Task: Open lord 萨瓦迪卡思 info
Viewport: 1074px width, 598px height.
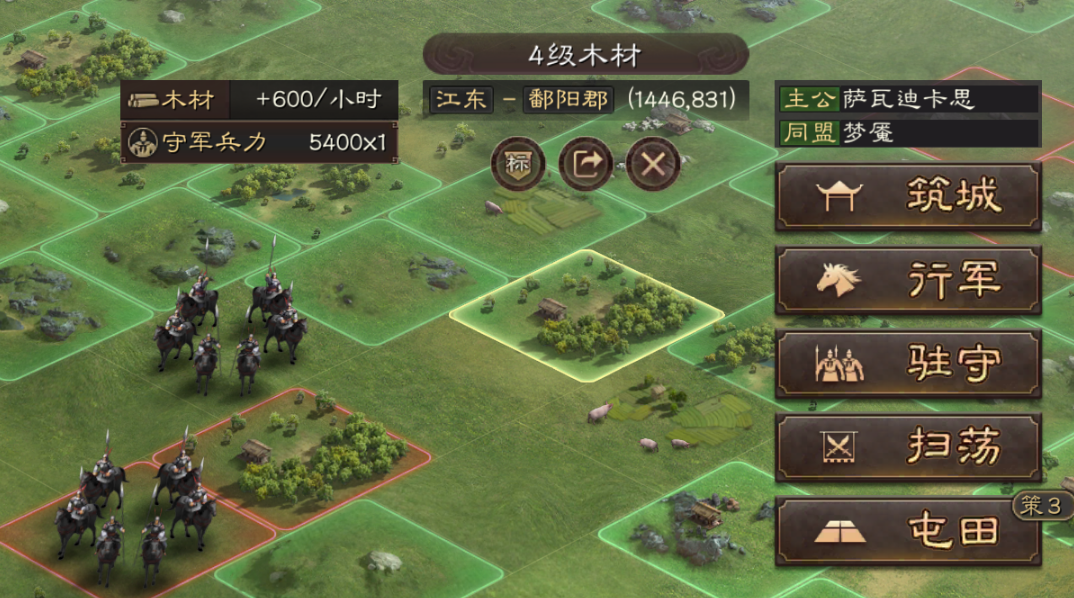Action: (x=908, y=99)
